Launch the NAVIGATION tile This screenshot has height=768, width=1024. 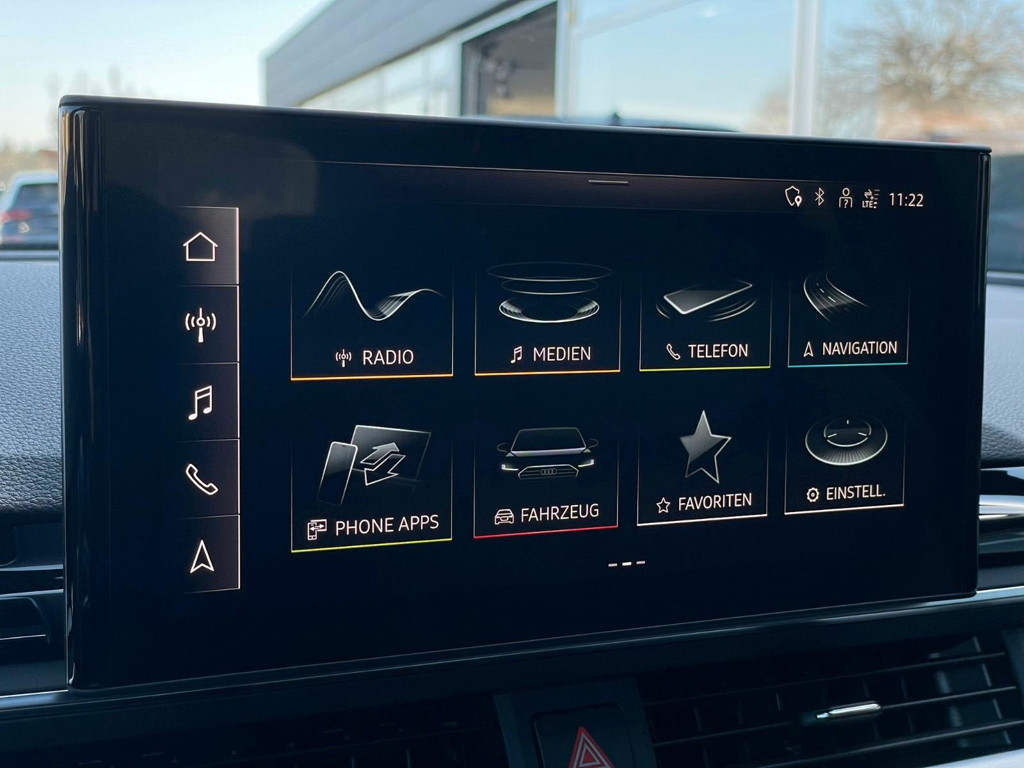click(848, 316)
